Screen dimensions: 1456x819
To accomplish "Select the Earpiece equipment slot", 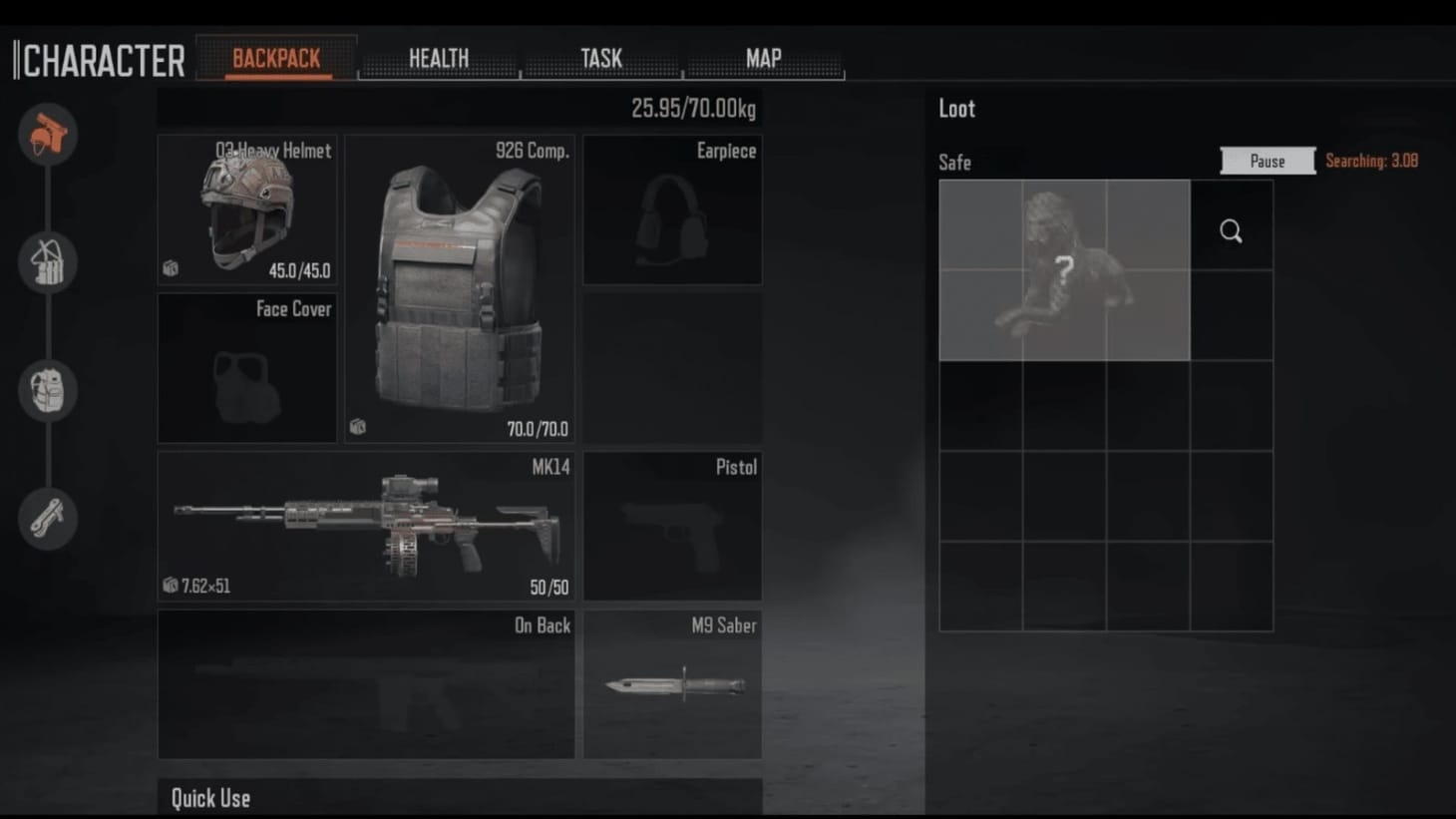I will coord(672,209).
